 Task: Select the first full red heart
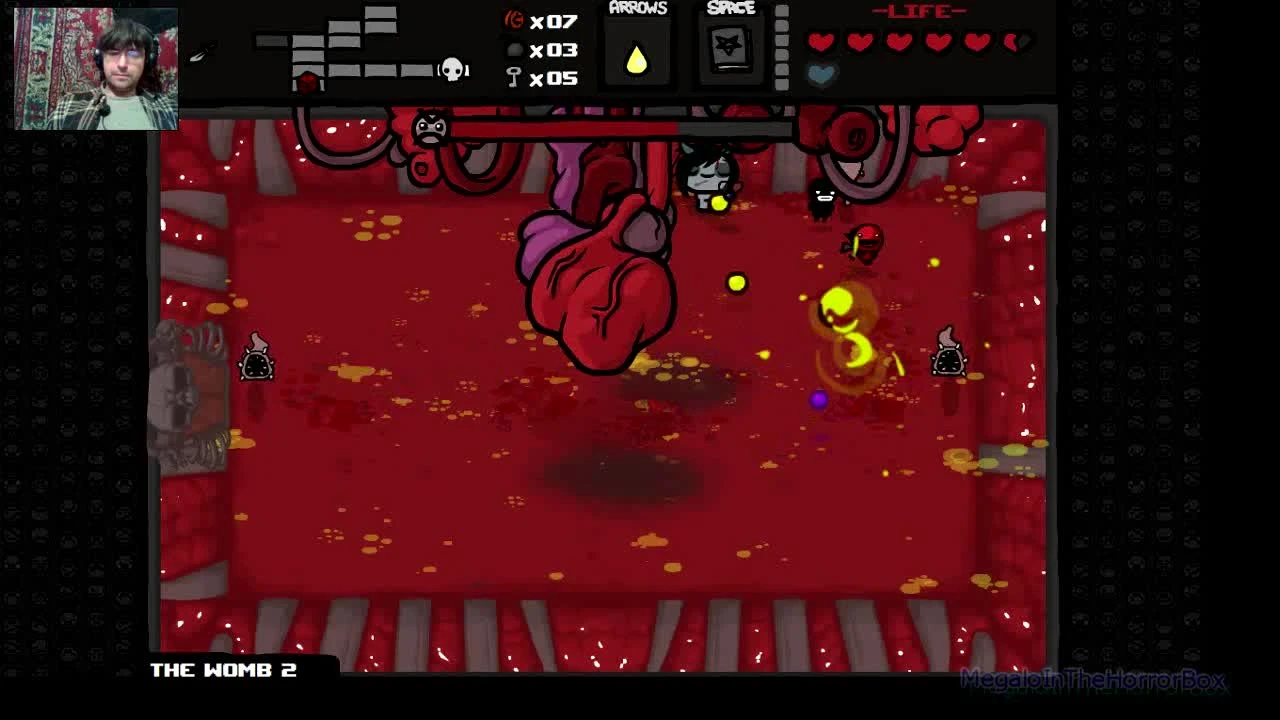pos(822,41)
